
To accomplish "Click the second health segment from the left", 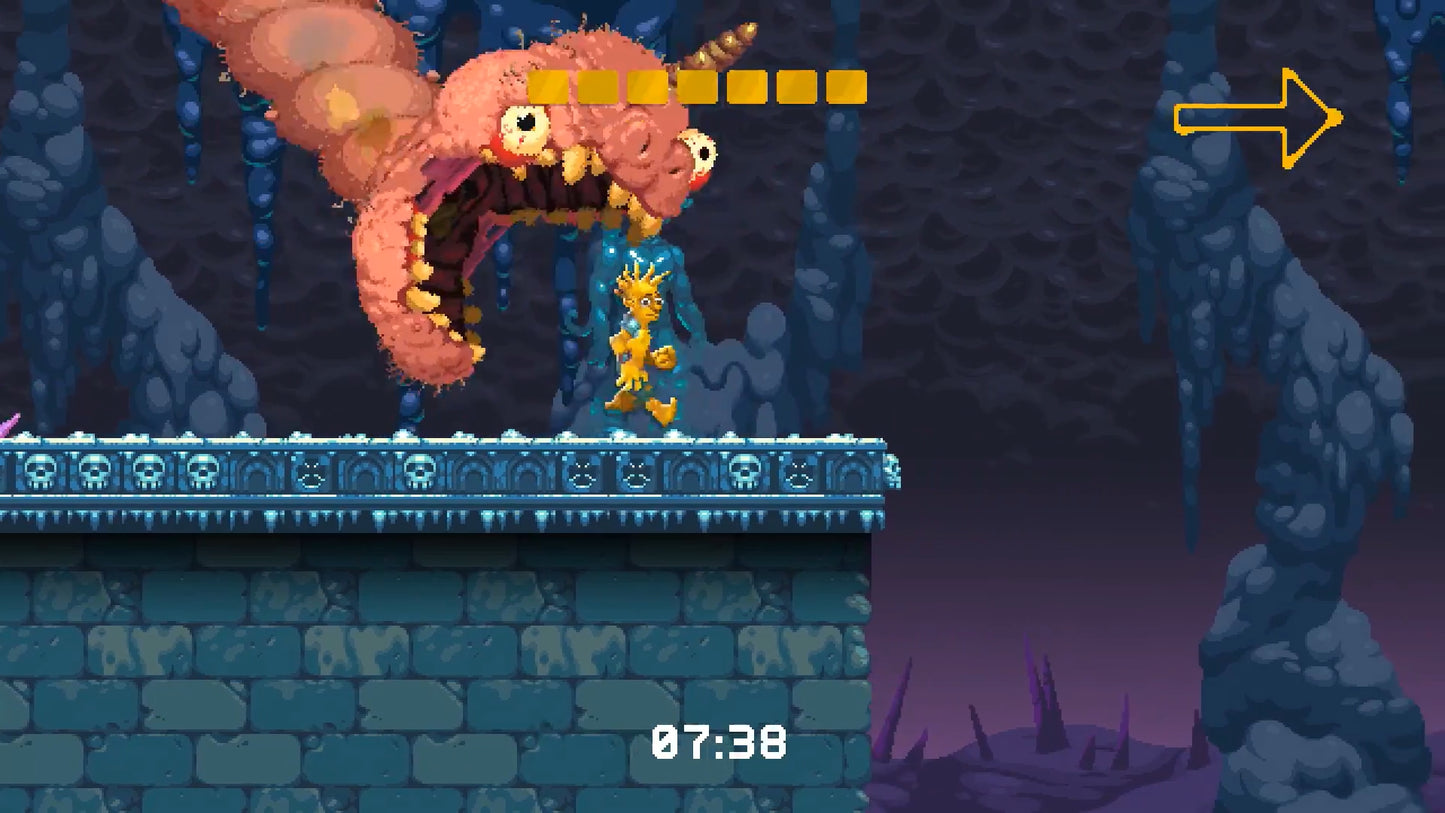I will (x=597, y=85).
